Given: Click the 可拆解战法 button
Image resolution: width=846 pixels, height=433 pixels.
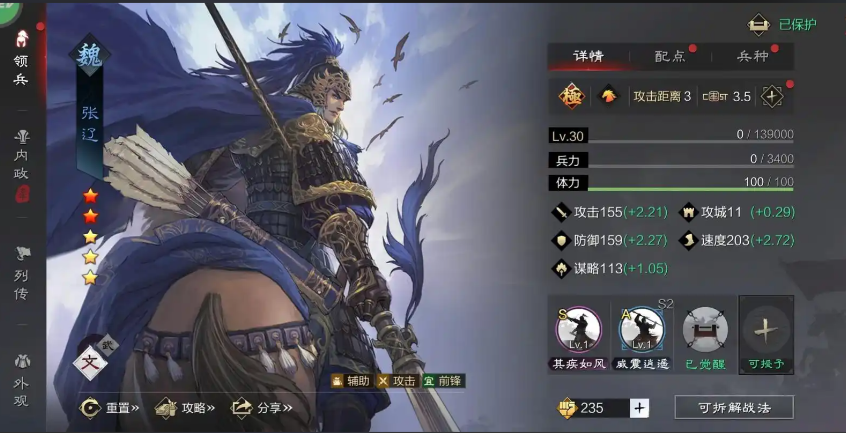Looking at the screenshot, I should click(x=733, y=407).
